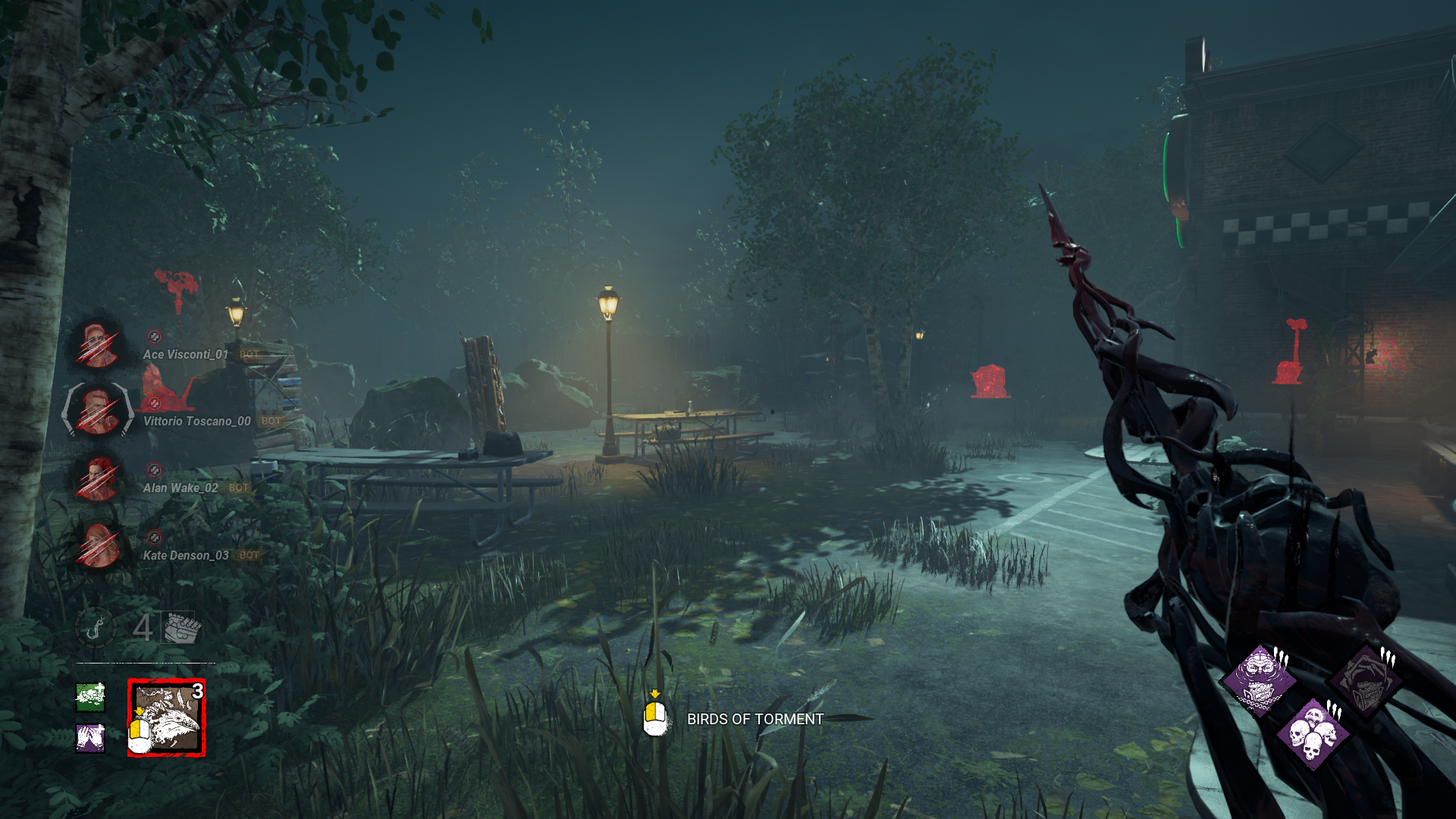The width and height of the screenshot is (1456, 819).
Task: Select Ace Visconti's survivor portrait
Action: point(99,346)
